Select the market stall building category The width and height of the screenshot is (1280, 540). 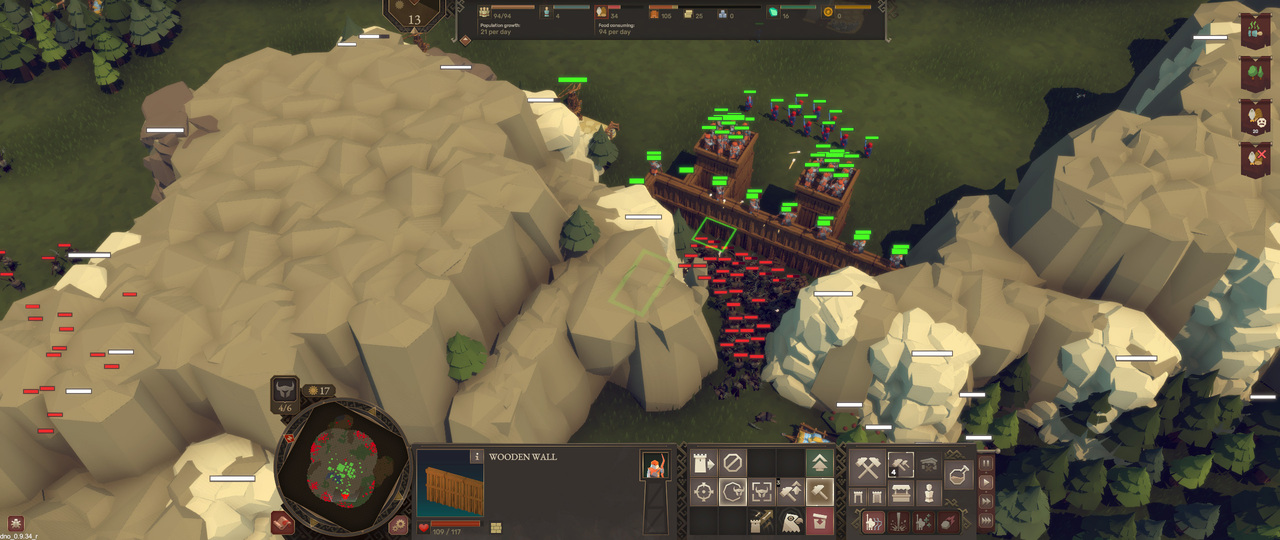click(902, 494)
